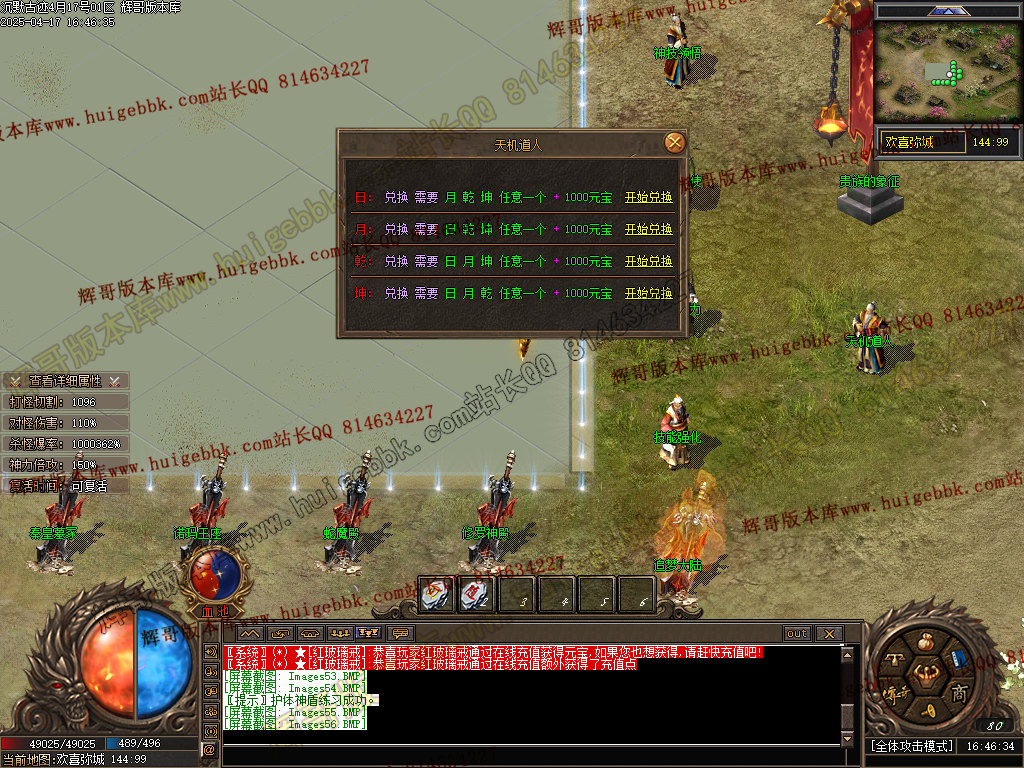The image size is (1024, 768).
Task: Start the 日 exchange via 开始兑换
Action: click(x=648, y=198)
